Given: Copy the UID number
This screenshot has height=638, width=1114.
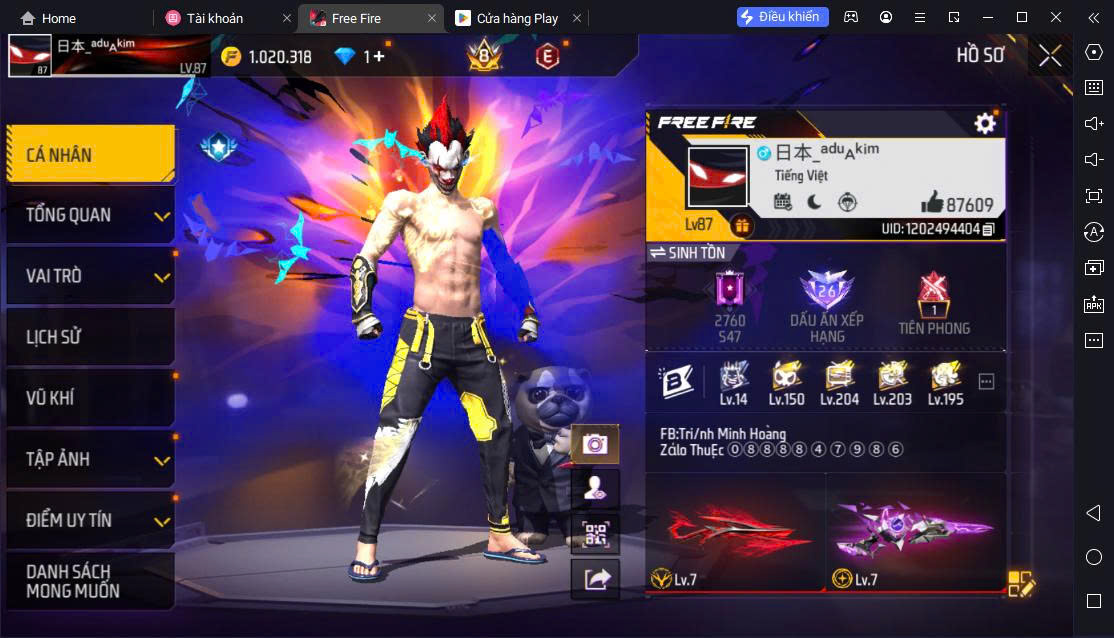Looking at the screenshot, I should point(988,229).
